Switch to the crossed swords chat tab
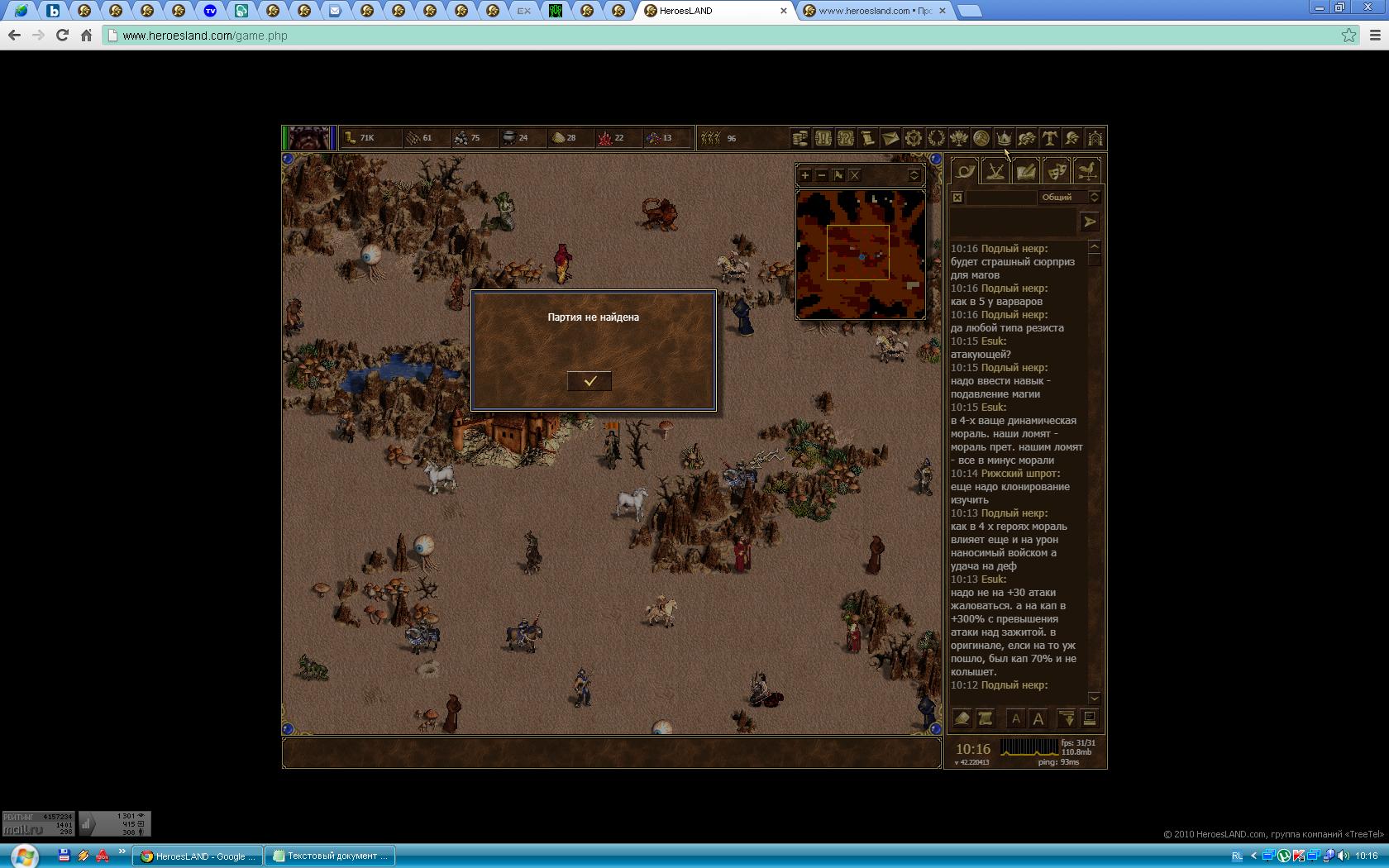This screenshot has height=868, width=1389. tap(995, 172)
